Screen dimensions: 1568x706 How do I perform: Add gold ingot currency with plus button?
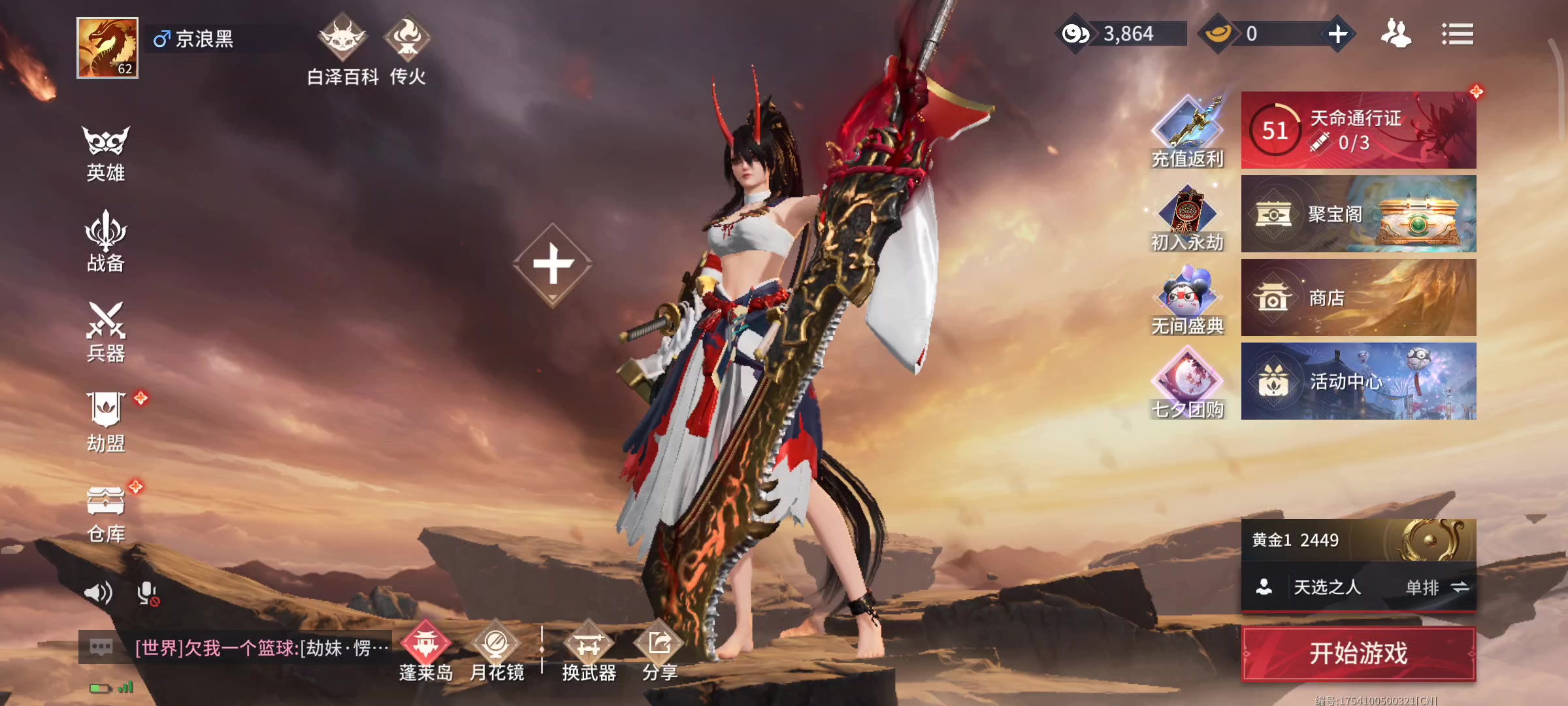pyautogui.click(x=1337, y=33)
